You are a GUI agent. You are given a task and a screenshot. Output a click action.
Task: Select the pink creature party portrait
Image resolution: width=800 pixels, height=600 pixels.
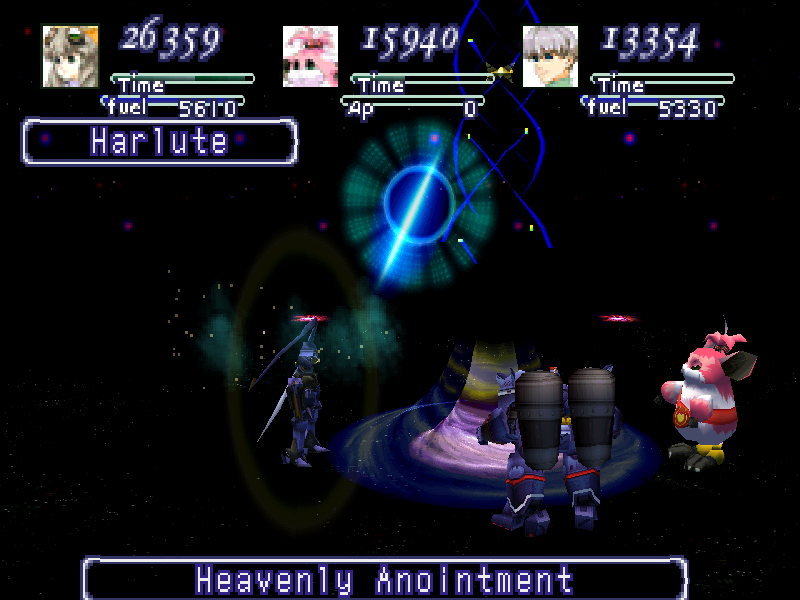coord(310,56)
